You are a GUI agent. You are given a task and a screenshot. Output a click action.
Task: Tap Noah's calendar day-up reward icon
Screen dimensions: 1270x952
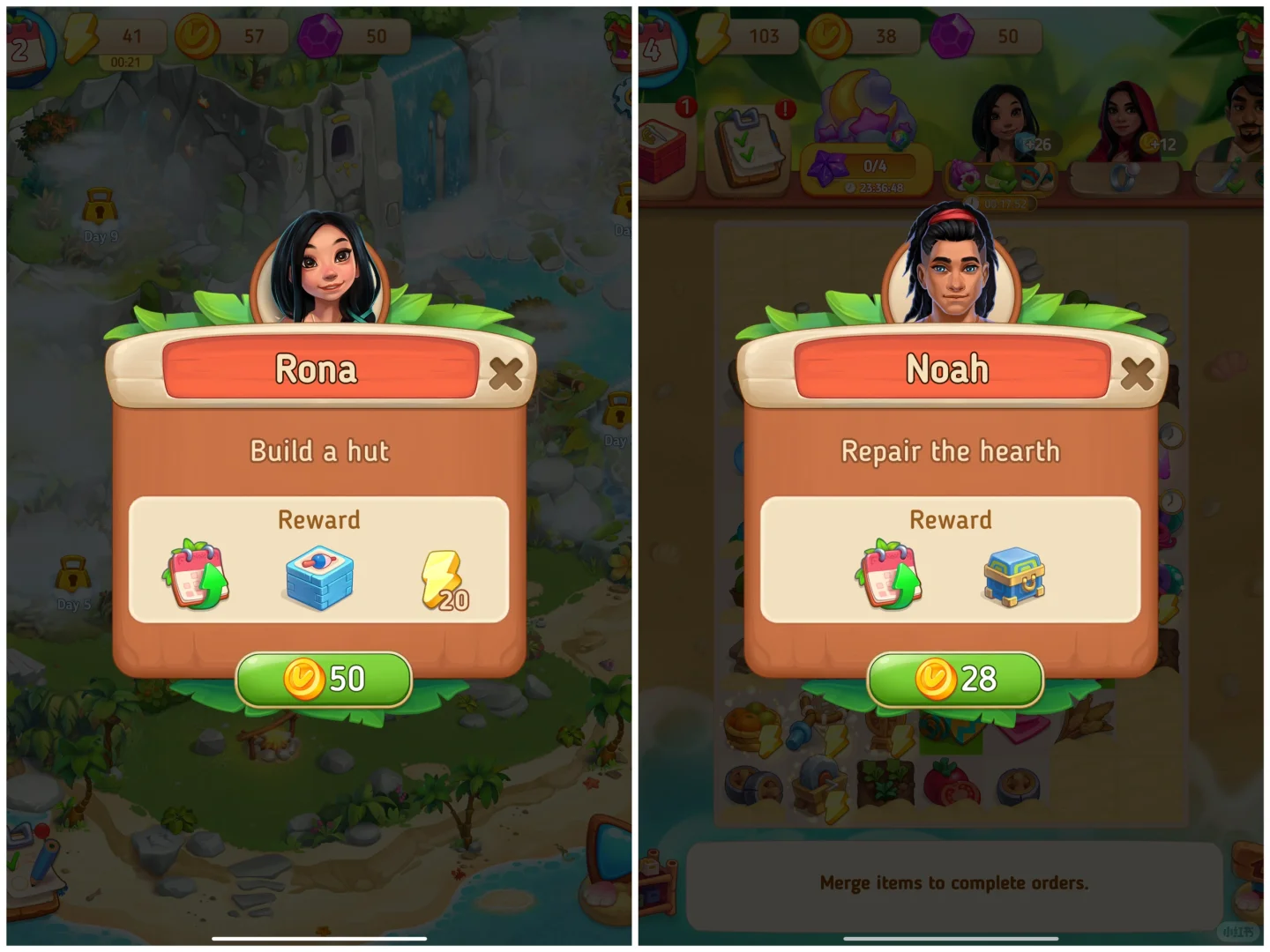(889, 576)
